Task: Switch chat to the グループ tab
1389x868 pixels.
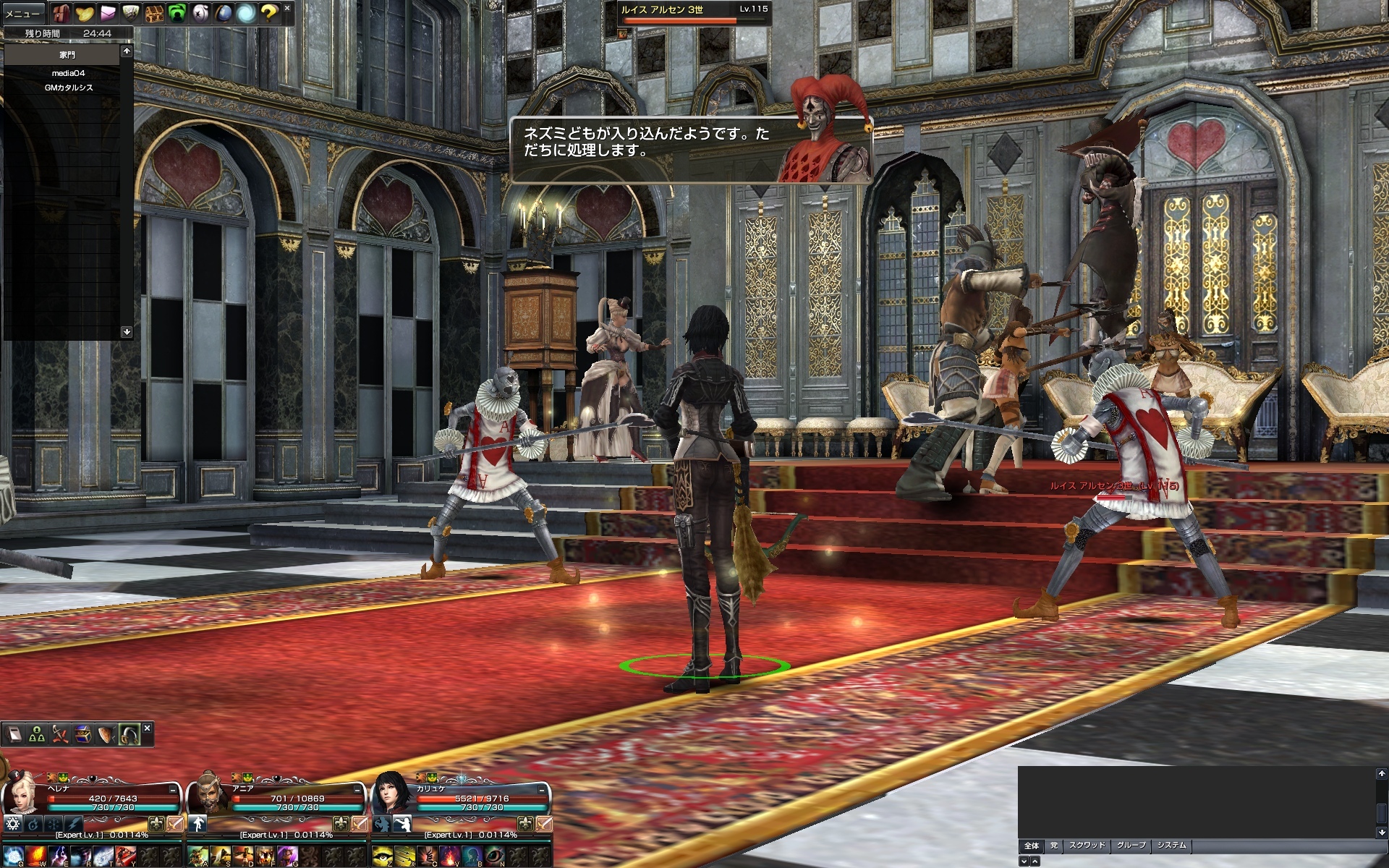Action: (1131, 846)
